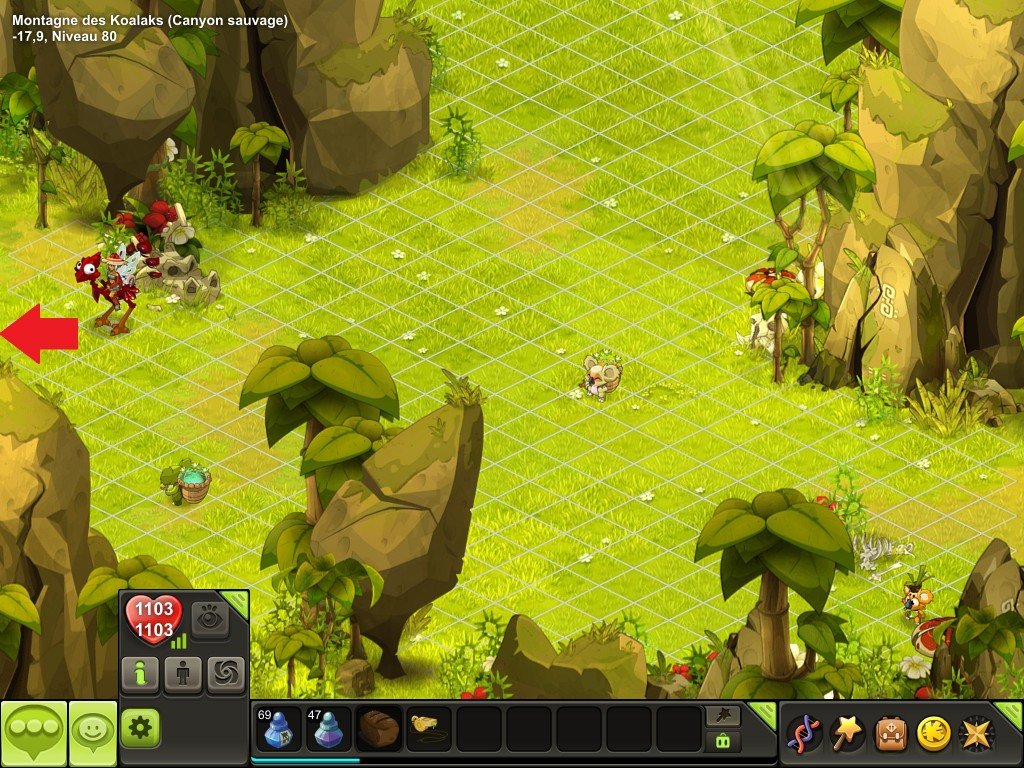1024x768 pixels.
Task: Click the character silhouette button
Action: [x=183, y=675]
